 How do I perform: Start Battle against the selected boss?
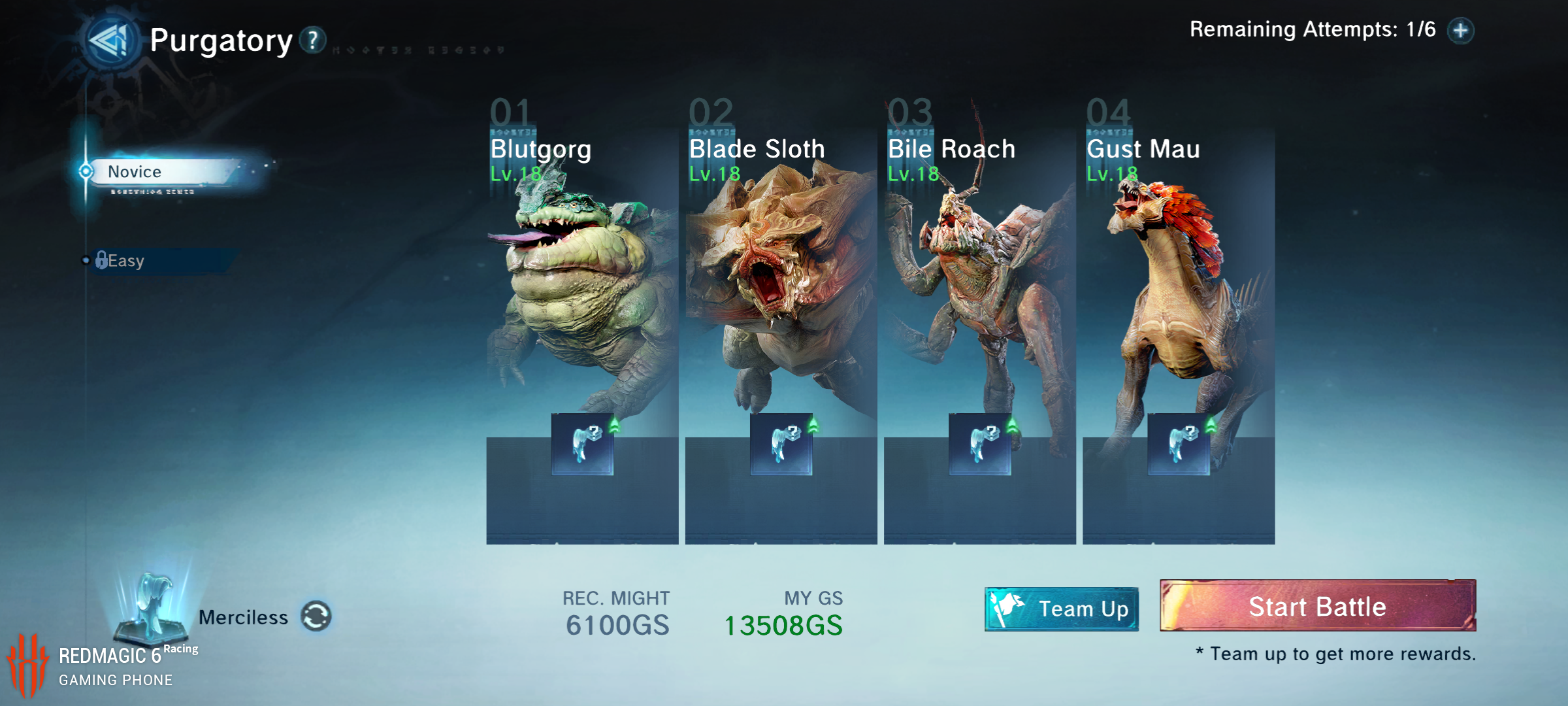click(1317, 606)
